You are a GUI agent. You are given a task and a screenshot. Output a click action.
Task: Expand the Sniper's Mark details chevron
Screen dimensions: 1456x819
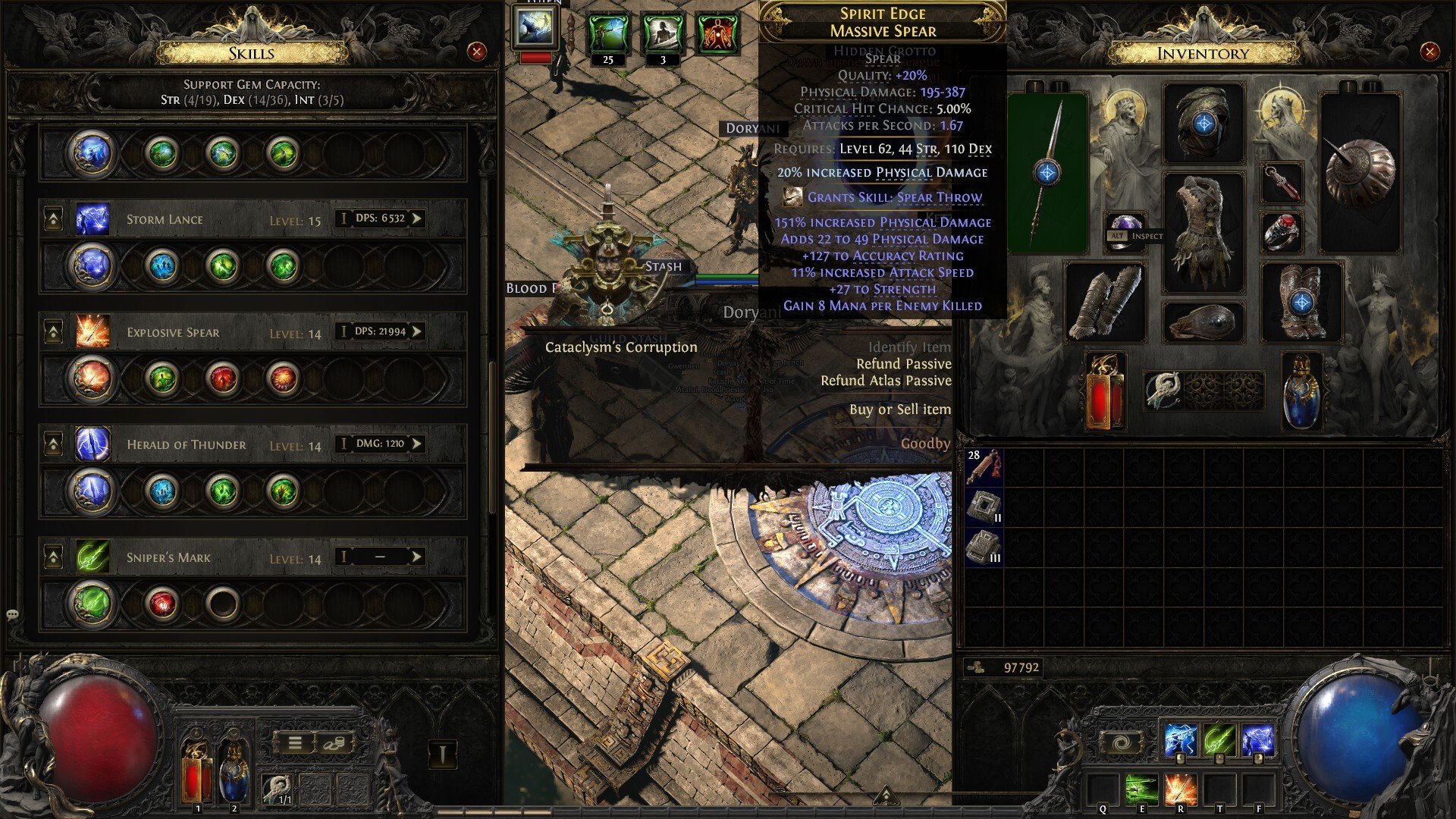click(416, 557)
